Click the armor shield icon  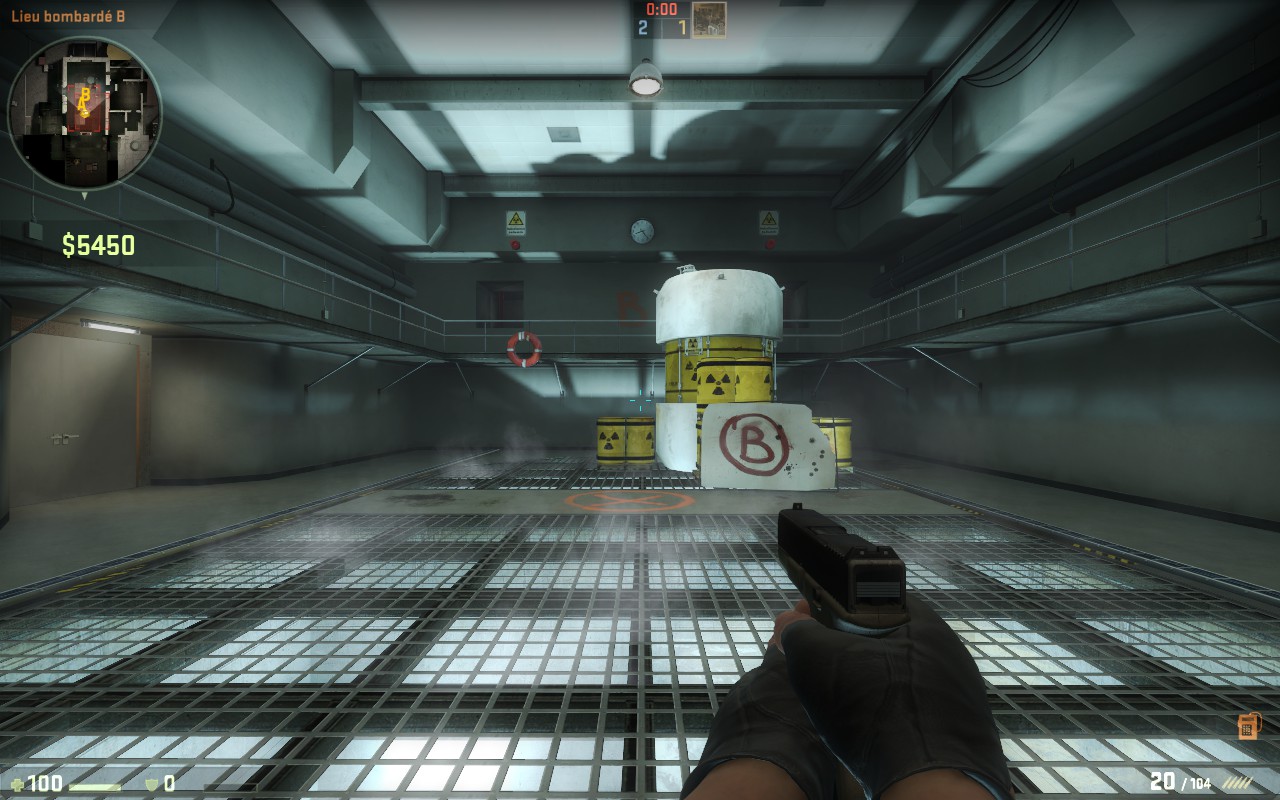point(152,783)
